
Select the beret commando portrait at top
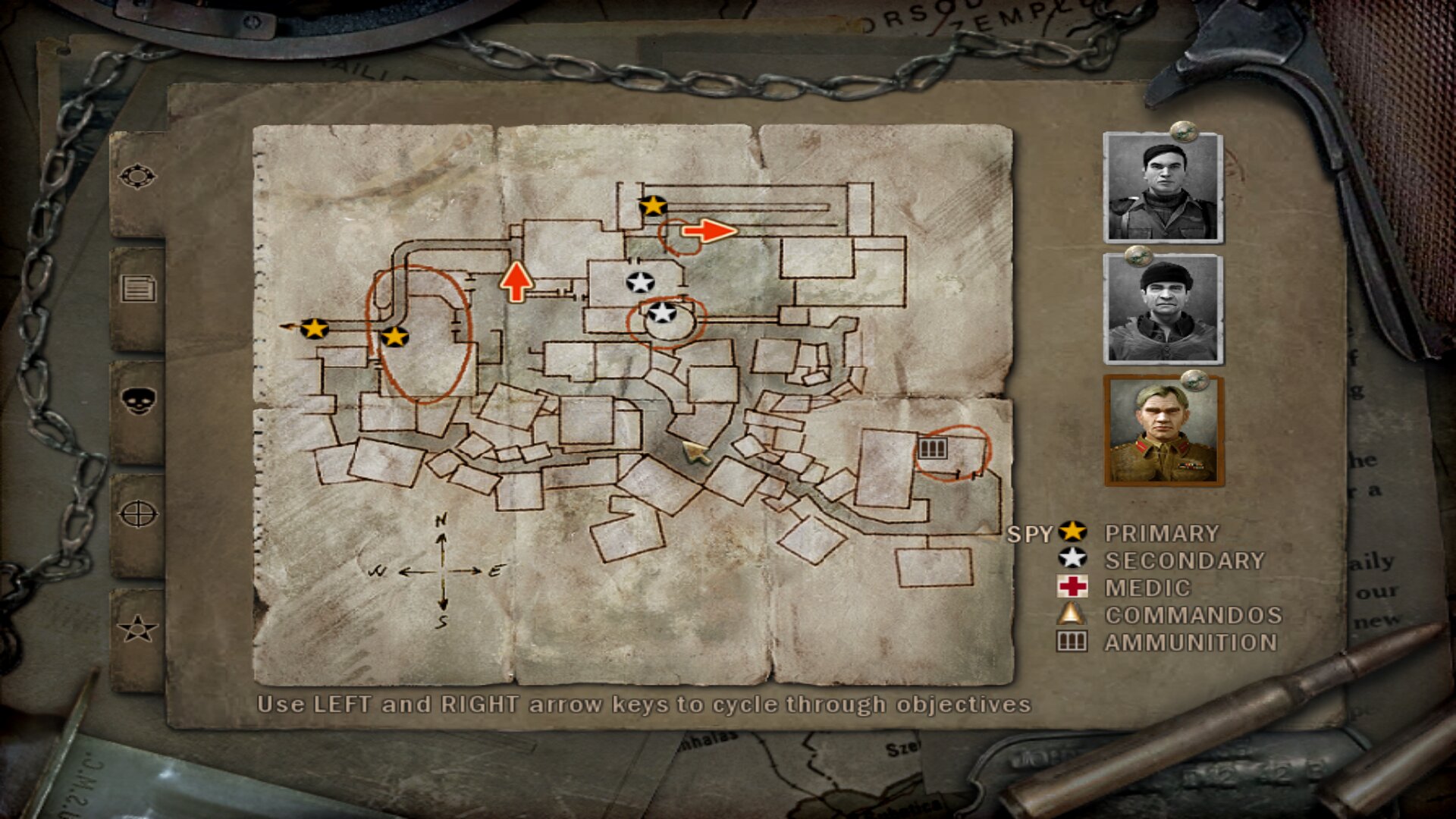click(1163, 187)
